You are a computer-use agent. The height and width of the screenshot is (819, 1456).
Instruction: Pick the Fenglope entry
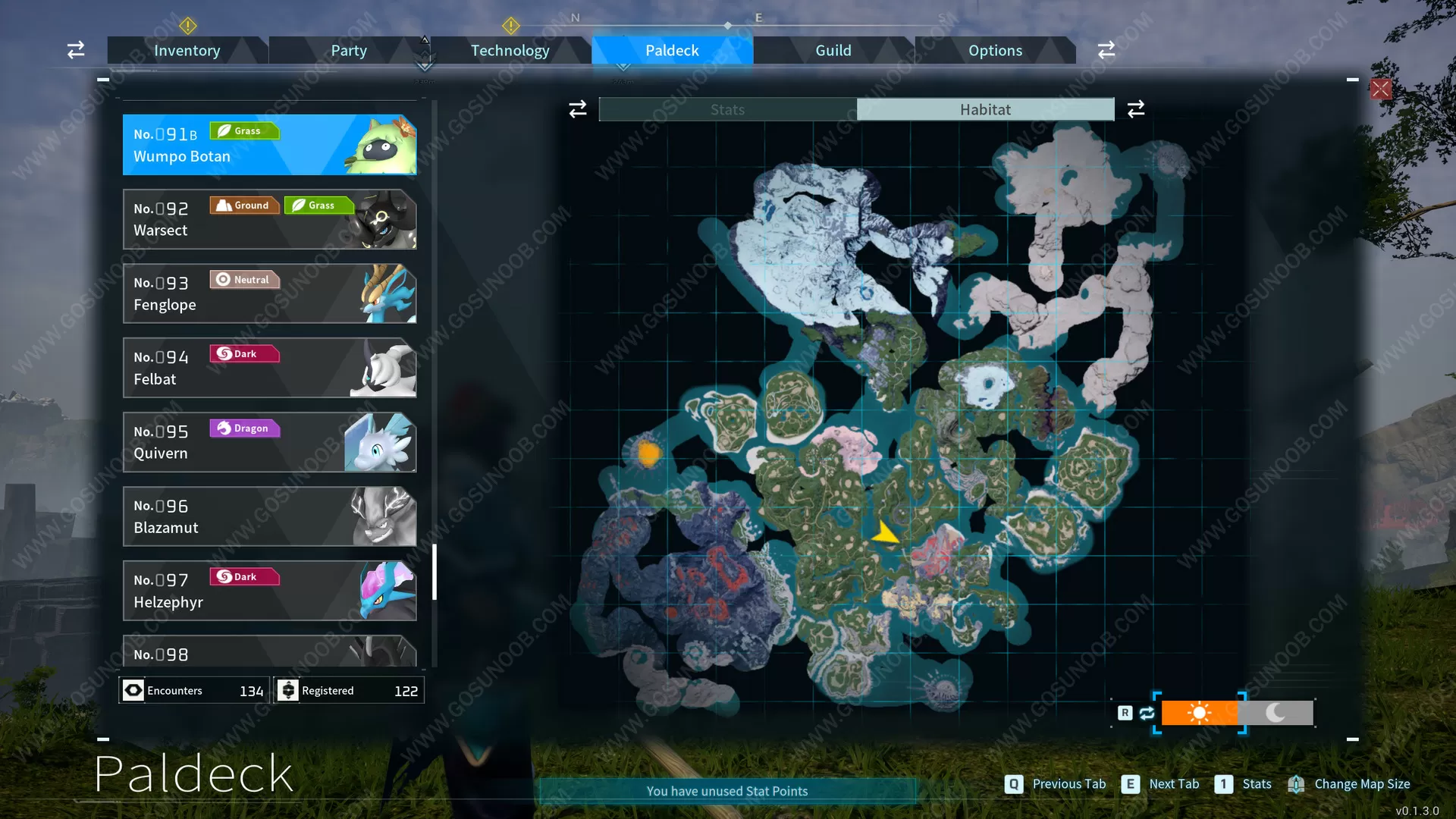[269, 293]
